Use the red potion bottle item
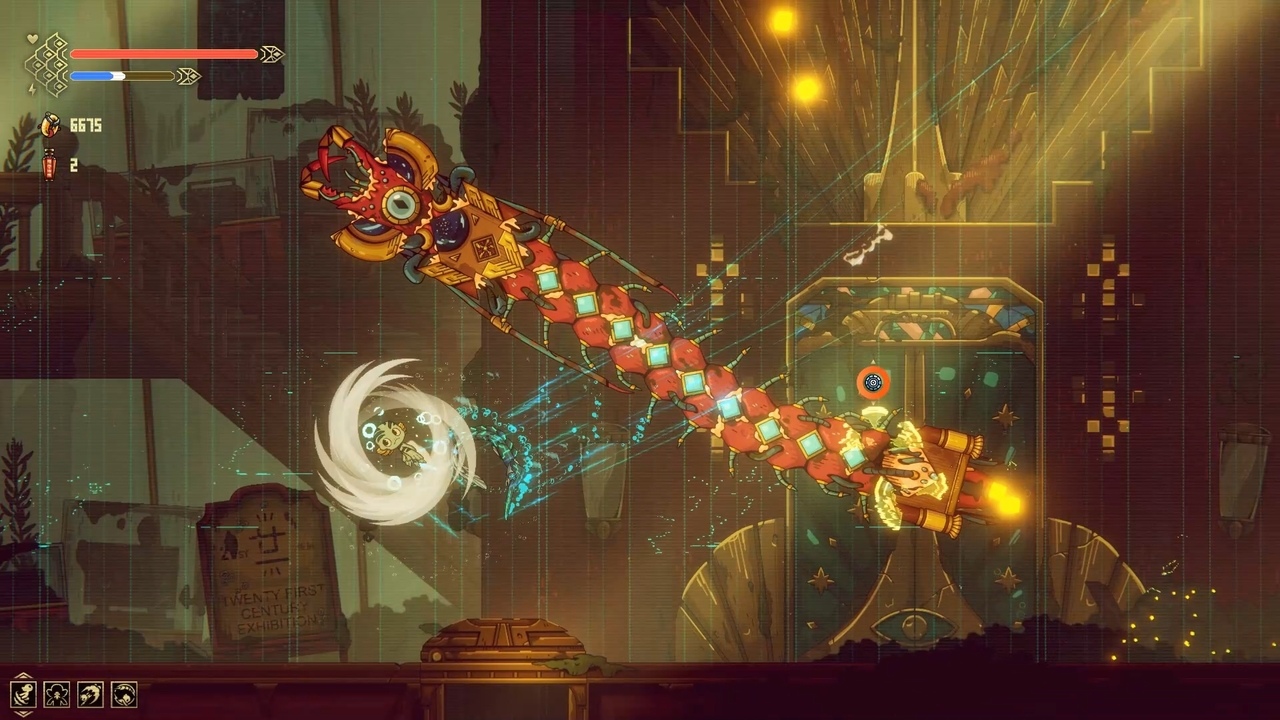The width and height of the screenshot is (1280, 720). pyautogui.click(x=49, y=165)
